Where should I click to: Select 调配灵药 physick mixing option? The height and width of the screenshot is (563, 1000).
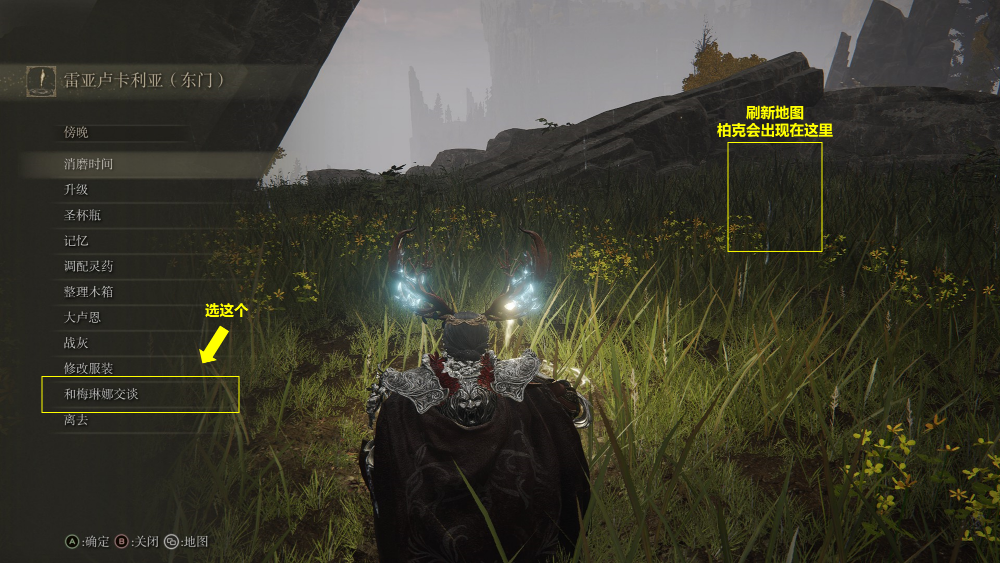[88, 267]
